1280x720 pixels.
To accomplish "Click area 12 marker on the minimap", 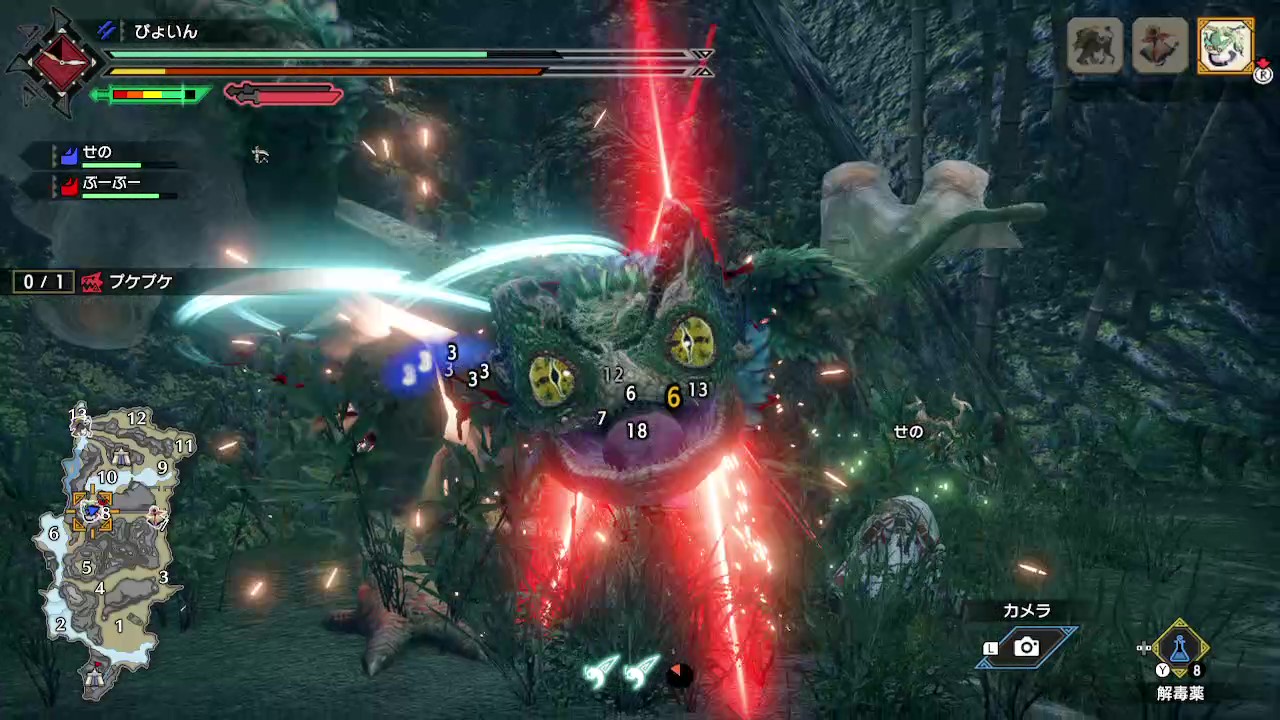I will click(137, 419).
